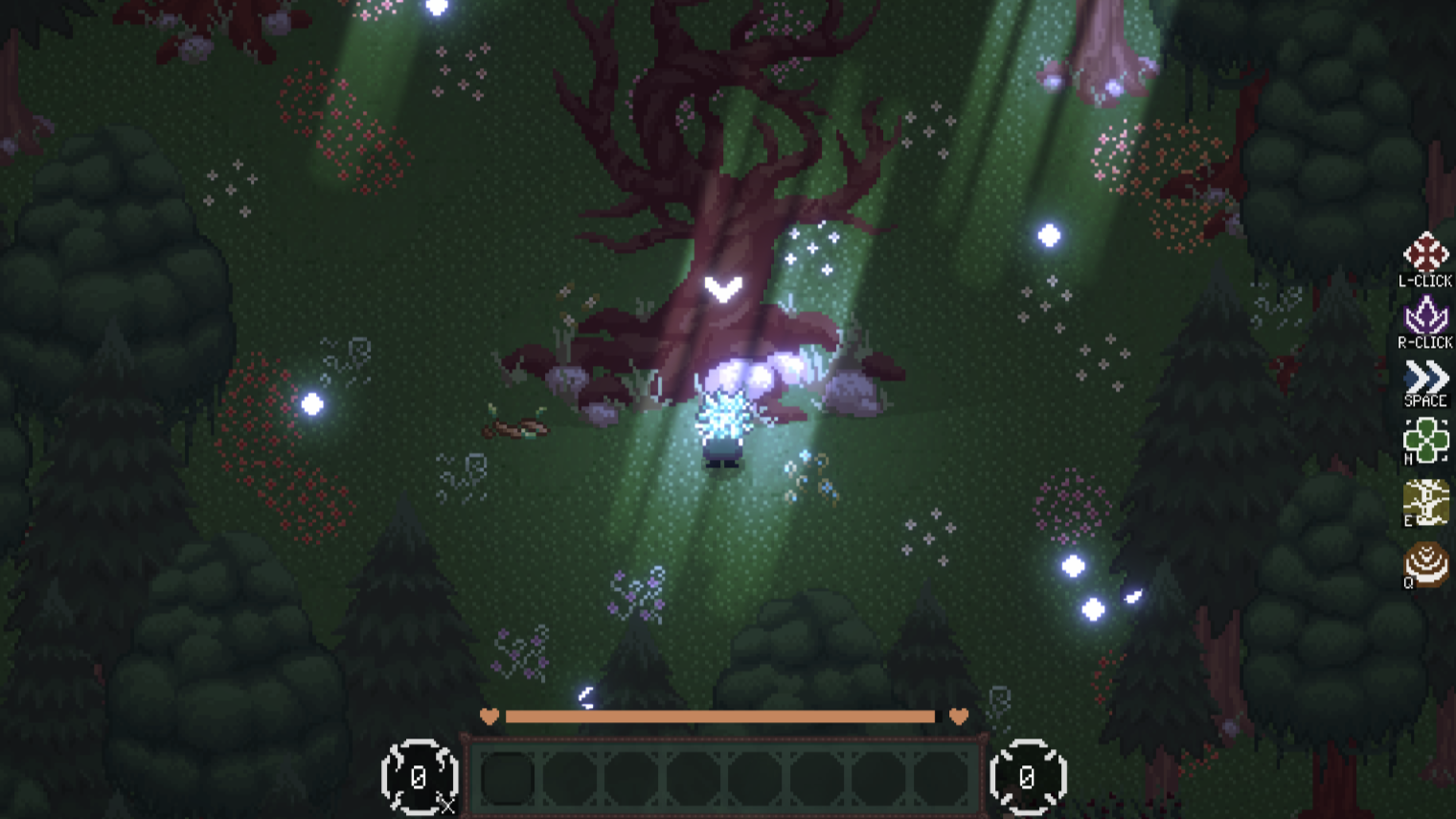Image resolution: width=1456 pixels, height=819 pixels.
Task: Activate the olive tree ability icon
Action: (x=1425, y=501)
